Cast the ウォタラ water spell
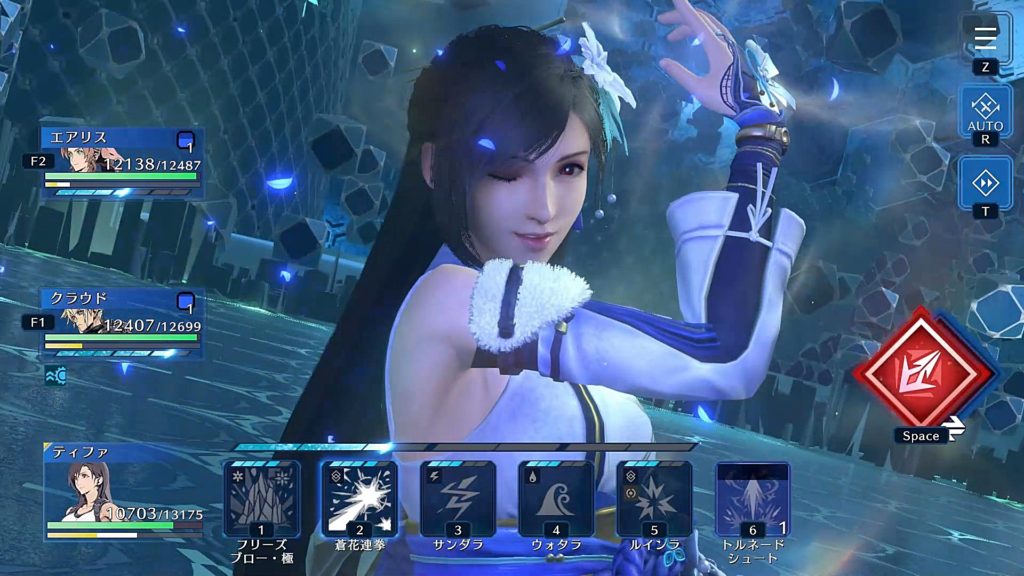The image size is (1024, 576). [x=556, y=498]
